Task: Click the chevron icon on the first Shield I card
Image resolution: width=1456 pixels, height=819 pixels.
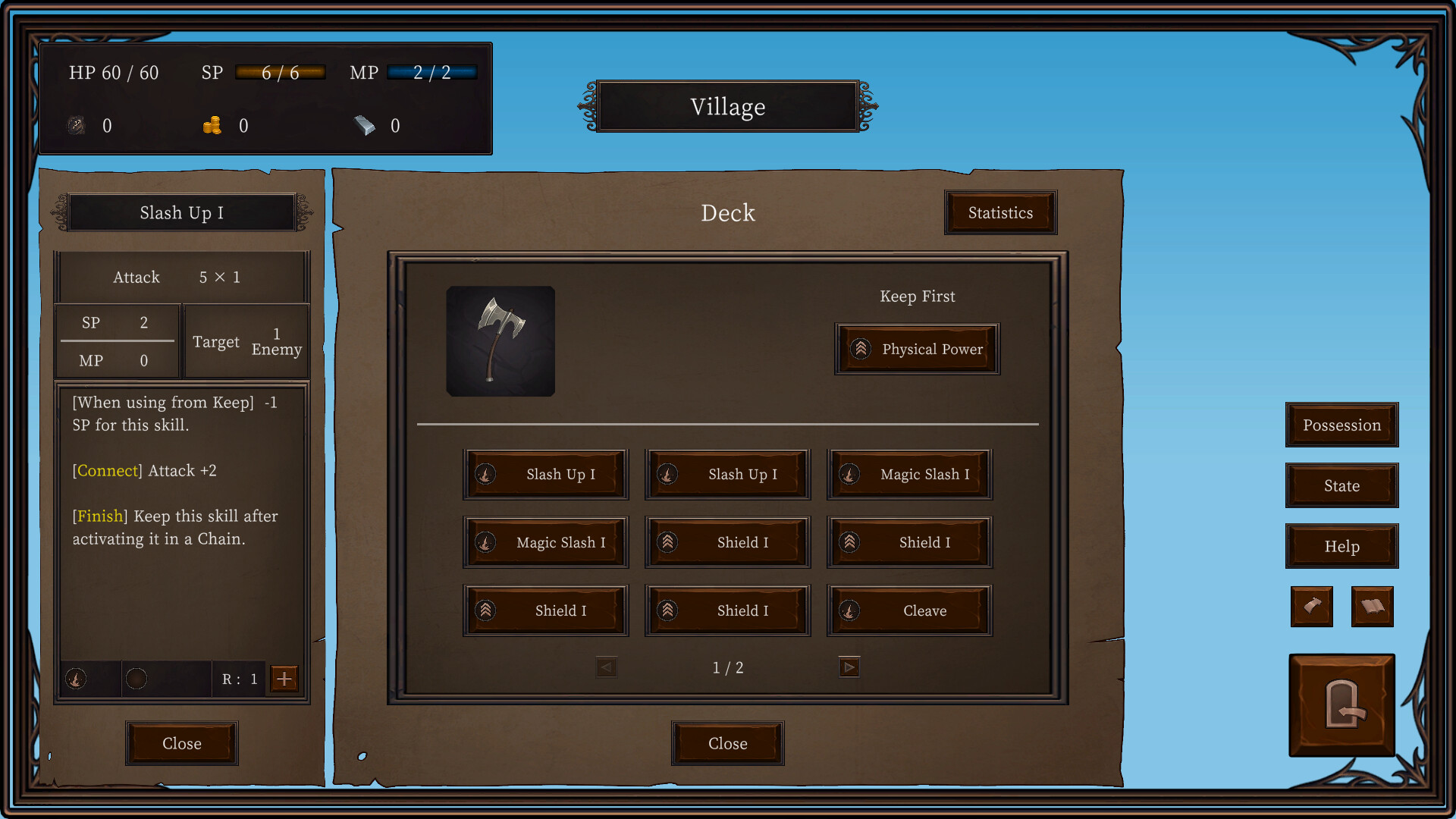Action: point(667,541)
